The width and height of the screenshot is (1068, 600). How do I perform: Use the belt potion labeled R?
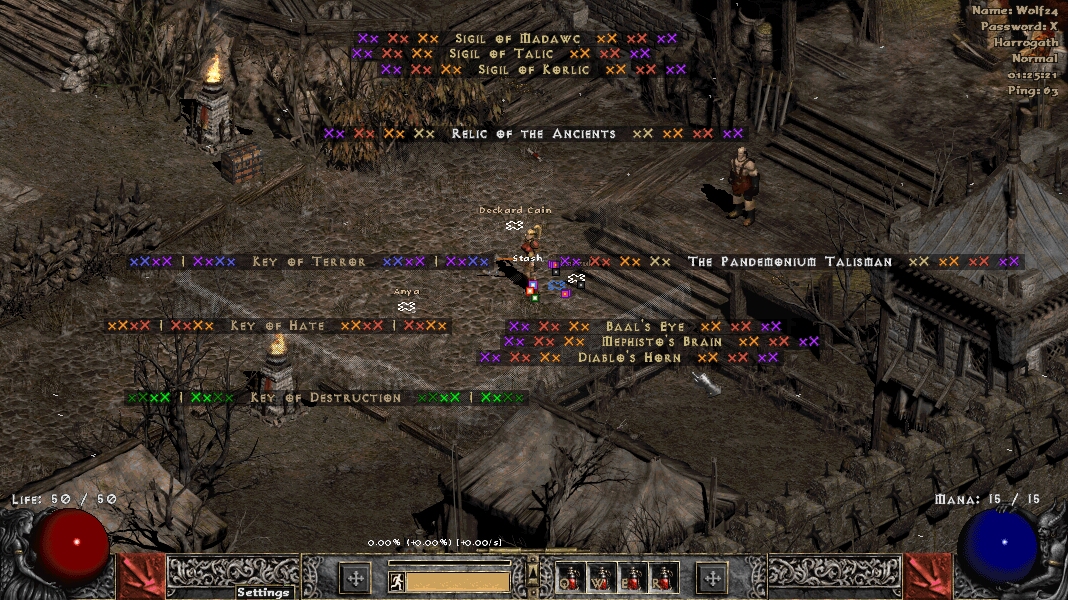tap(665, 577)
